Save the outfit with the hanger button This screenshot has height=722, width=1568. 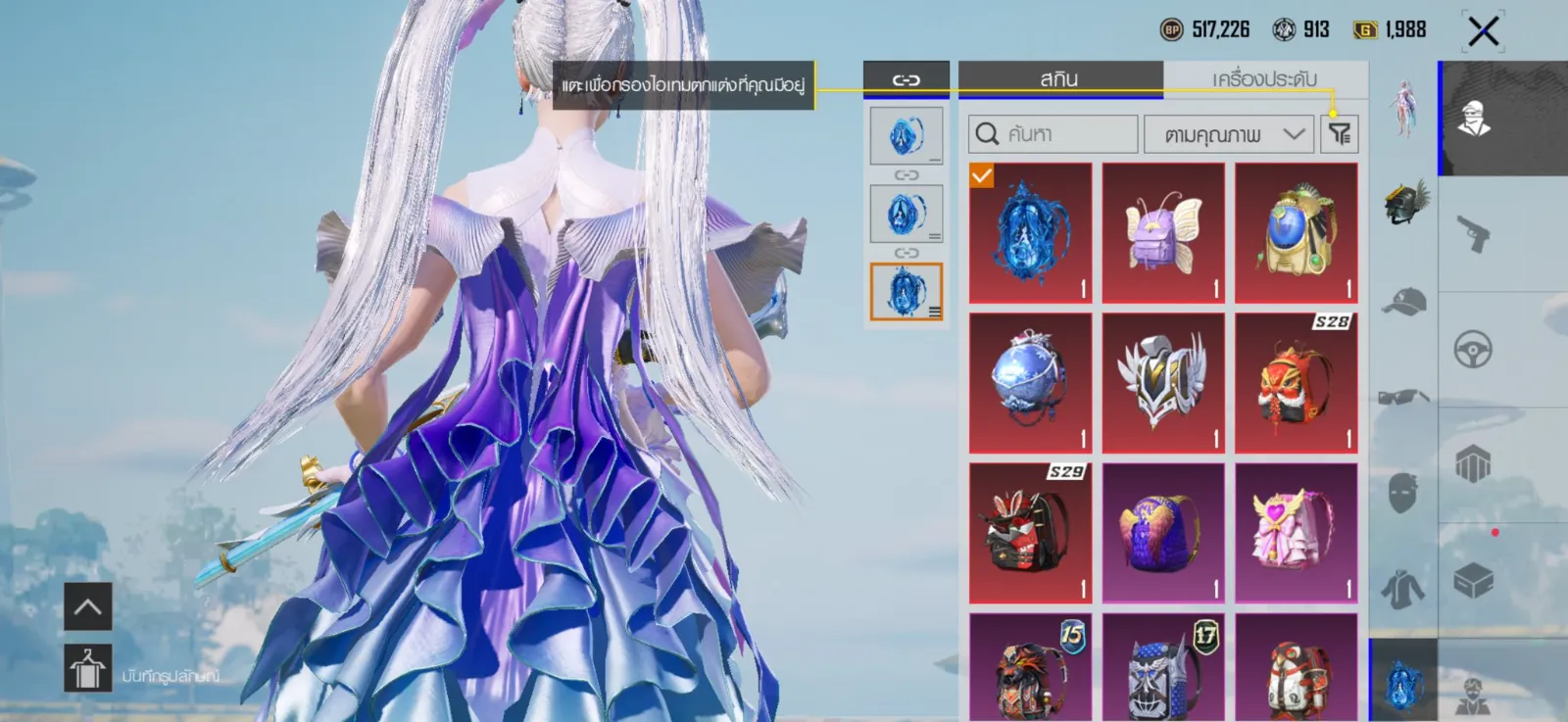[x=88, y=668]
